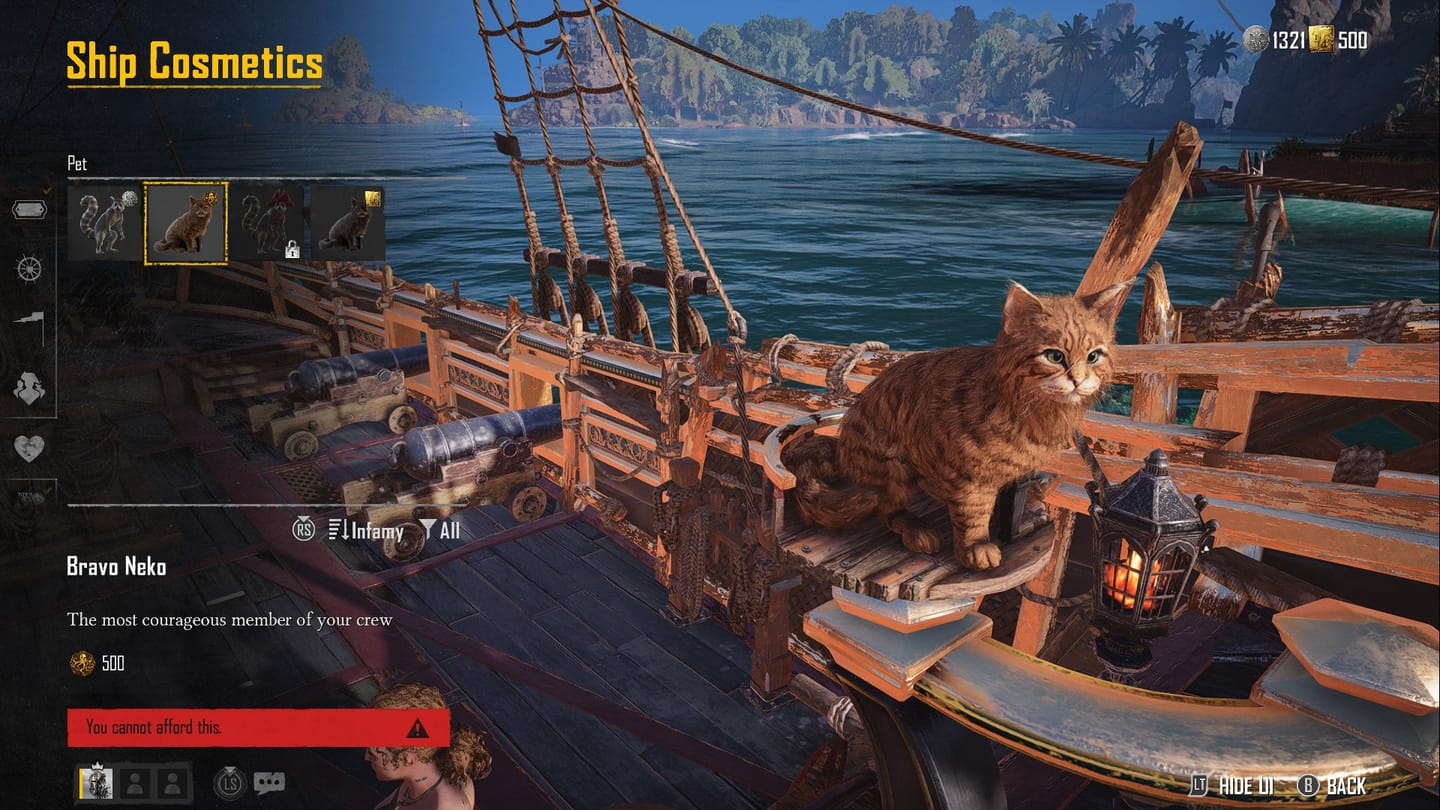Image resolution: width=1440 pixels, height=810 pixels.
Task: Switch to the ship's wheel category
Action: (29, 268)
